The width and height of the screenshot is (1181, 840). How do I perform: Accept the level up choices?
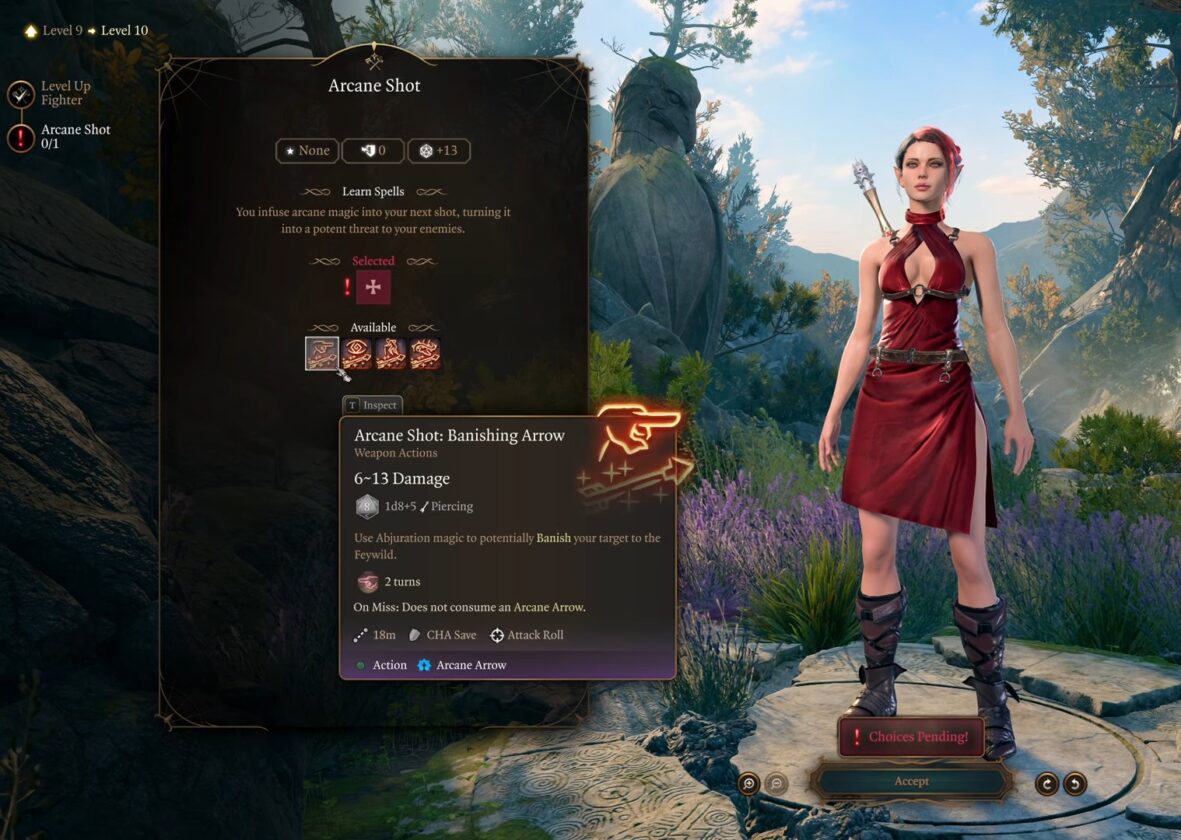(911, 781)
